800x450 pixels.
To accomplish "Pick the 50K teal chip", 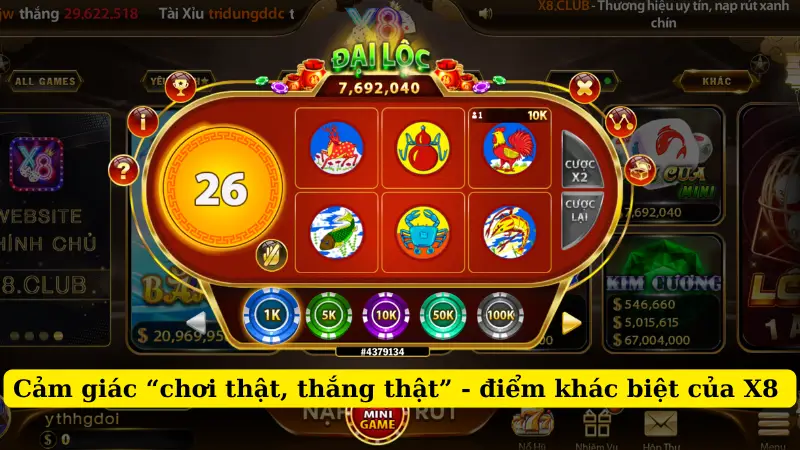I will pyautogui.click(x=443, y=316).
